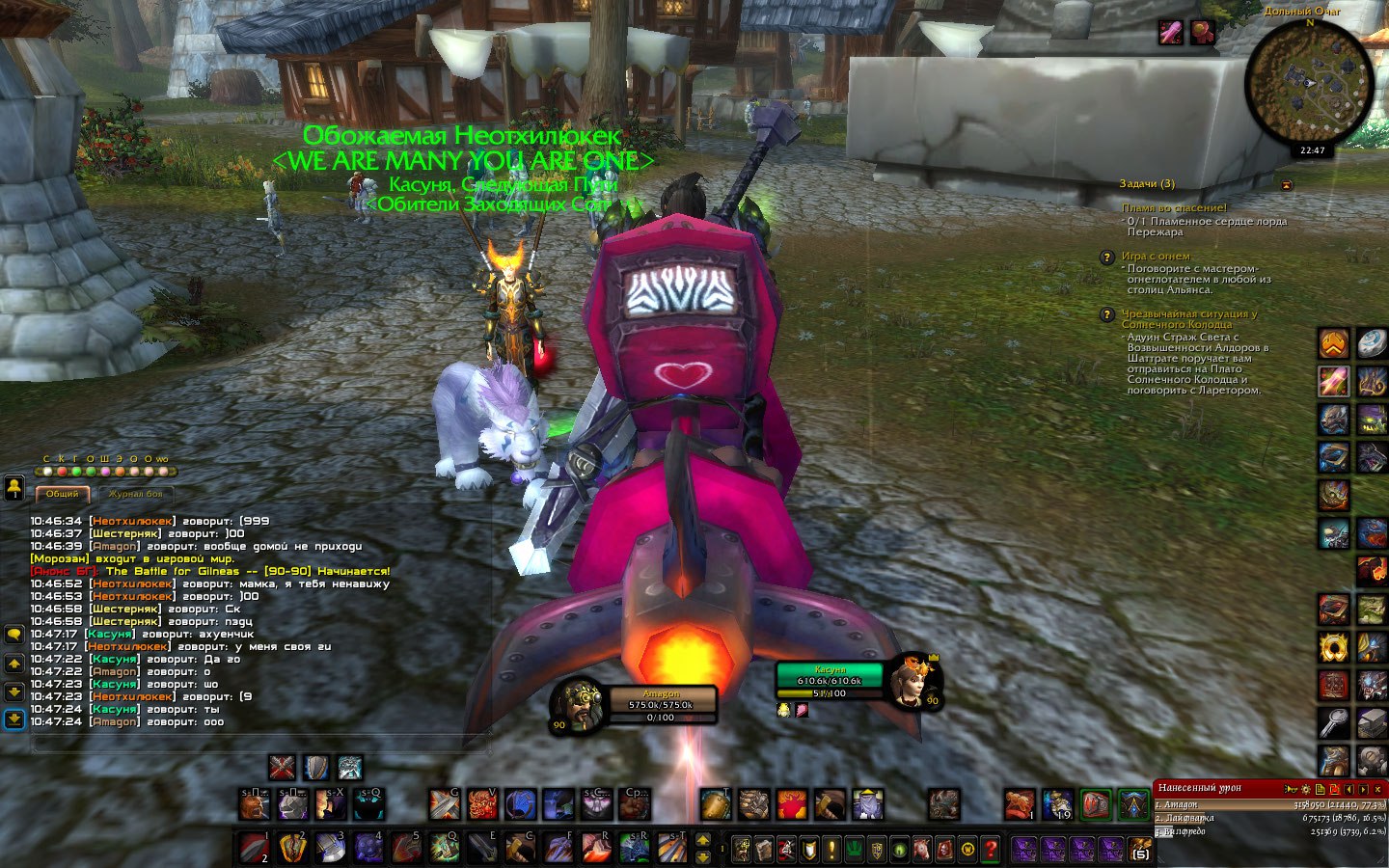Viewport: 1389px width, 868px height.
Task: Open the yellow exclamation quest log button
Action: (832, 850)
